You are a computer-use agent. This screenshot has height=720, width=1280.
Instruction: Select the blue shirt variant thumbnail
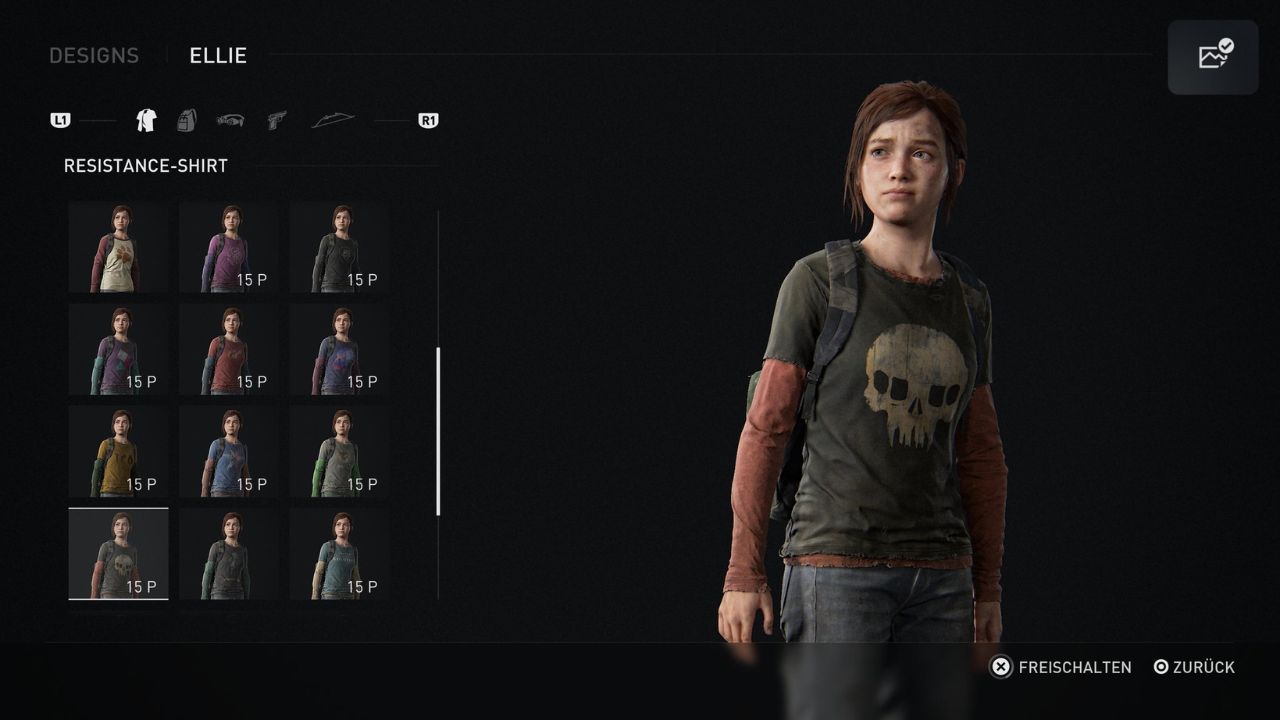tap(229, 451)
